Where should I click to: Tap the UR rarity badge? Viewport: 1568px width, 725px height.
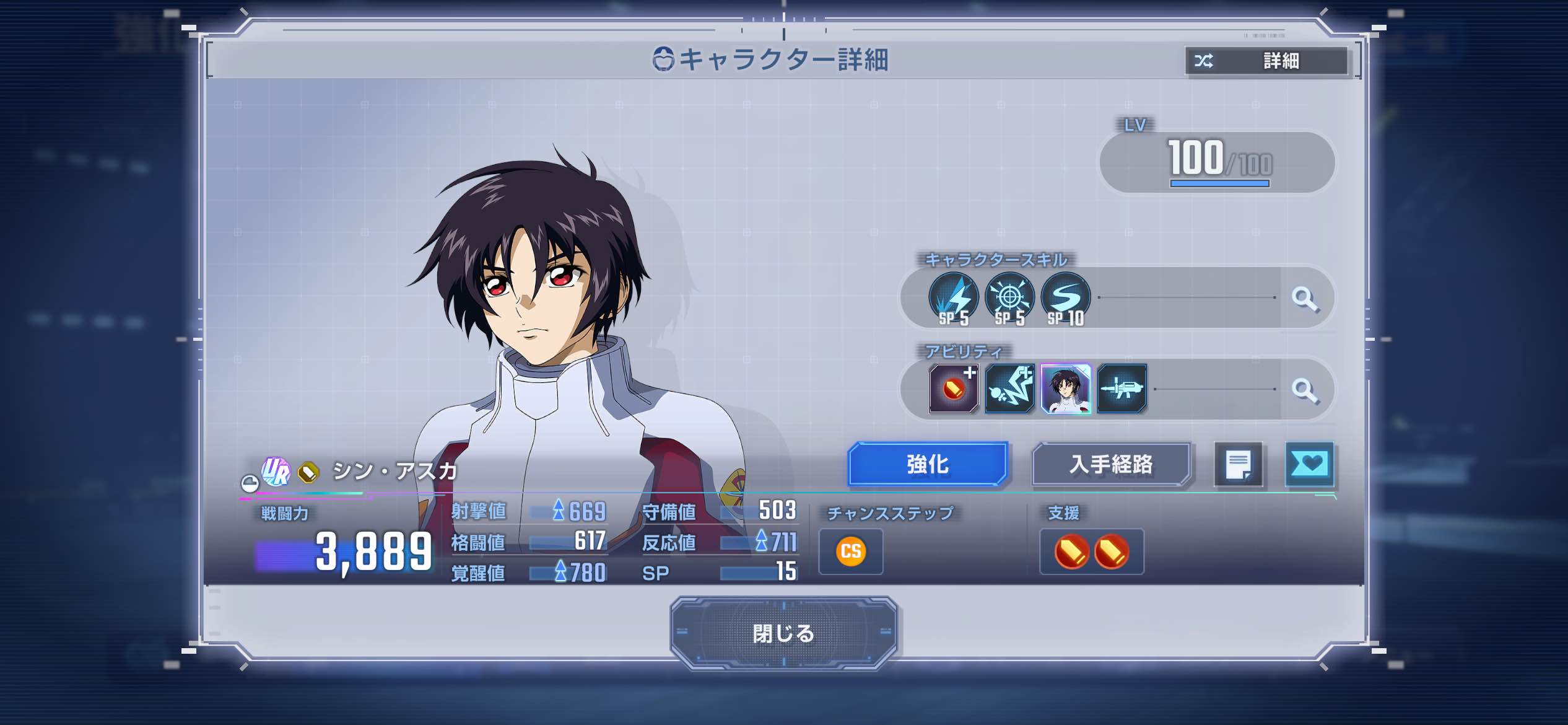(276, 472)
